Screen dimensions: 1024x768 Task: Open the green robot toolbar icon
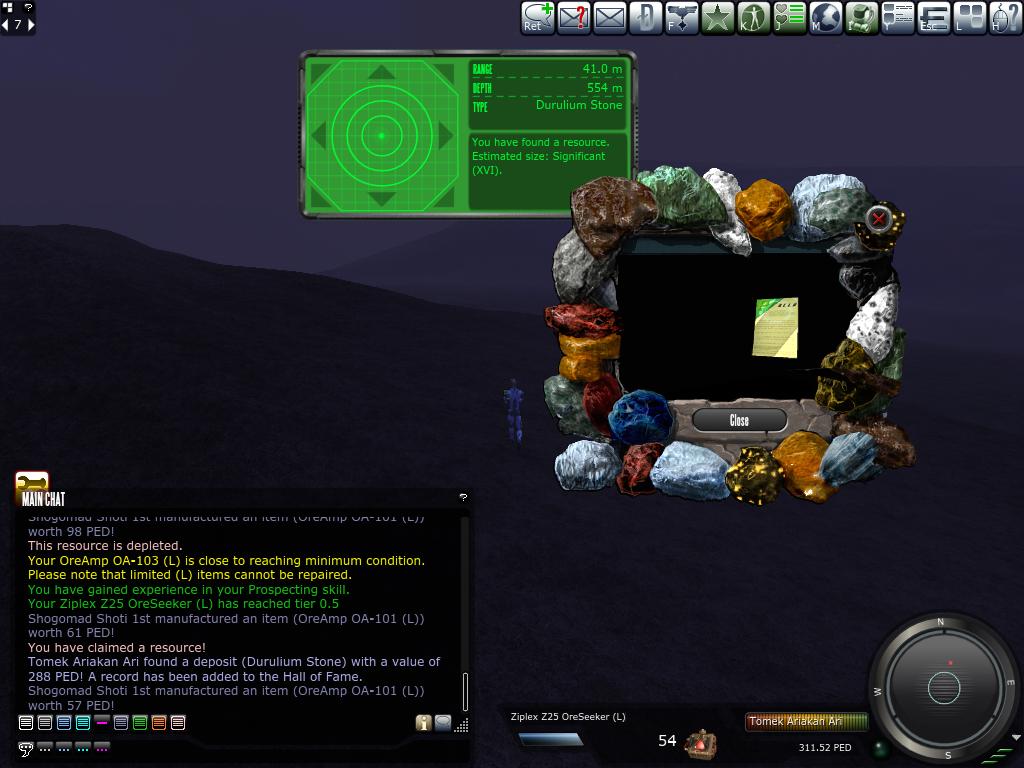(861, 17)
